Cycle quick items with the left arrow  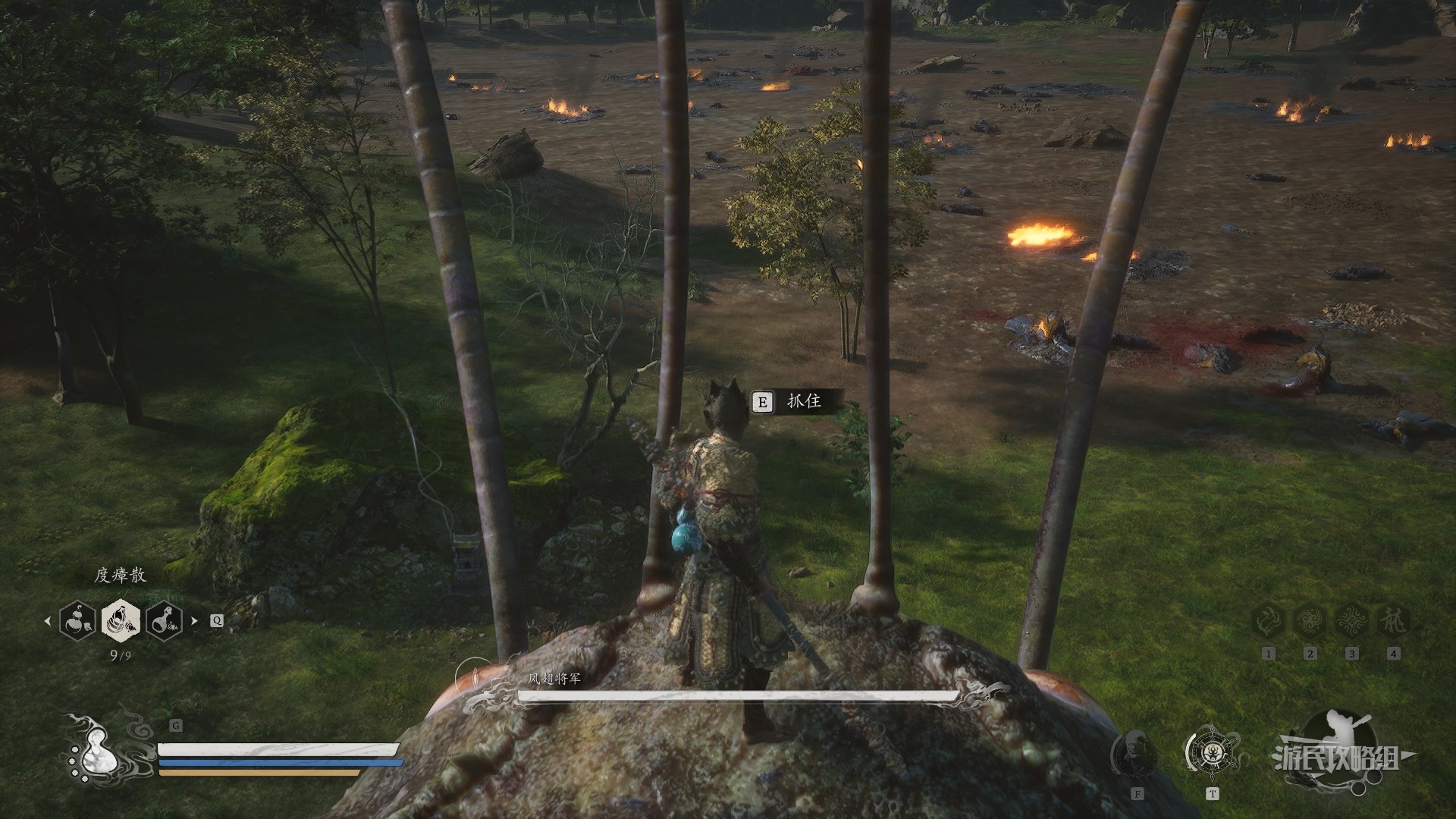coord(48,620)
